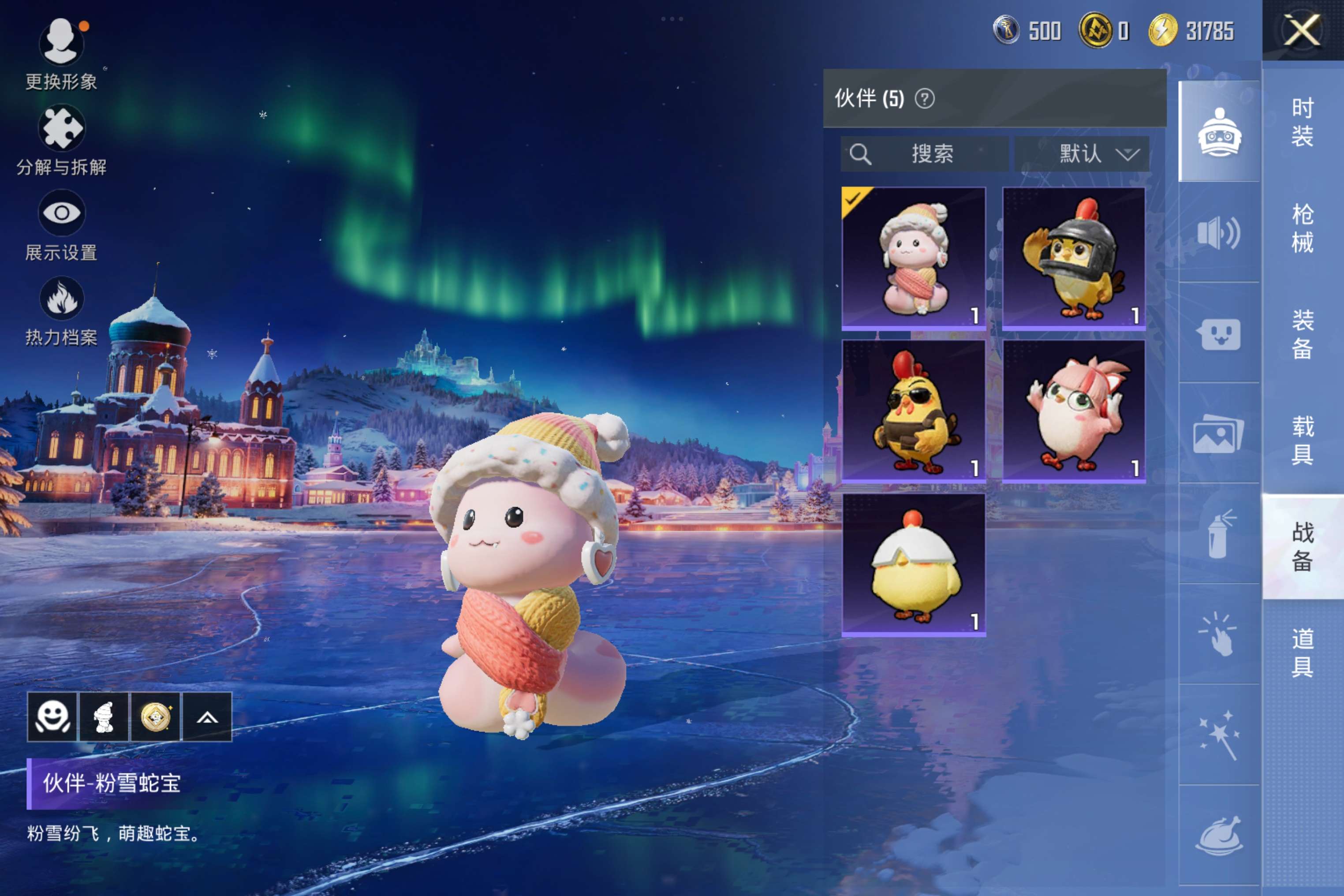
Task: Close the inventory screen with X
Action: (x=1302, y=30)
